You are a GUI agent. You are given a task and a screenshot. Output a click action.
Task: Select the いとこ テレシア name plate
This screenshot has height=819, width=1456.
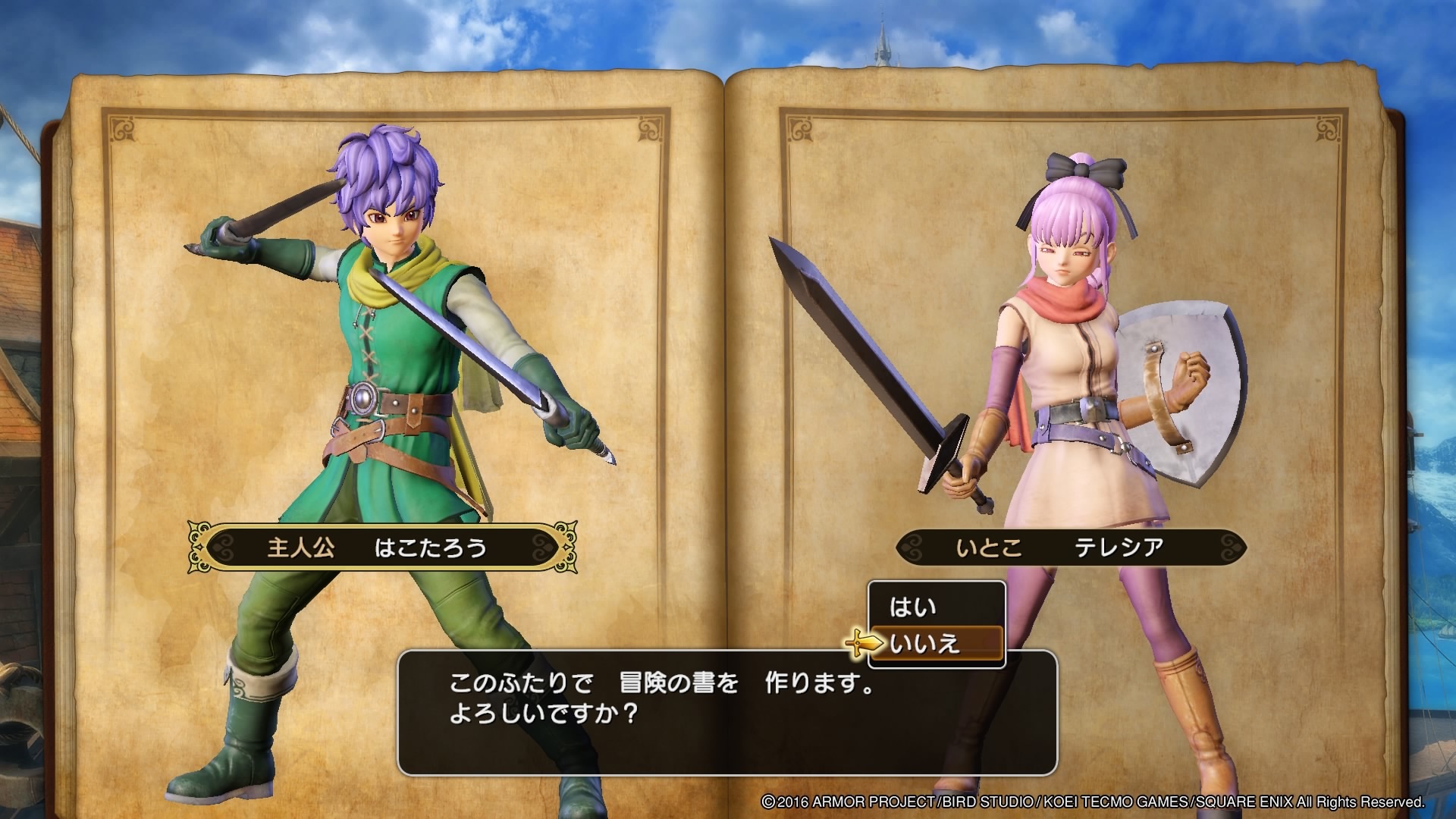pyautogui.click(x=1071, y=548)
